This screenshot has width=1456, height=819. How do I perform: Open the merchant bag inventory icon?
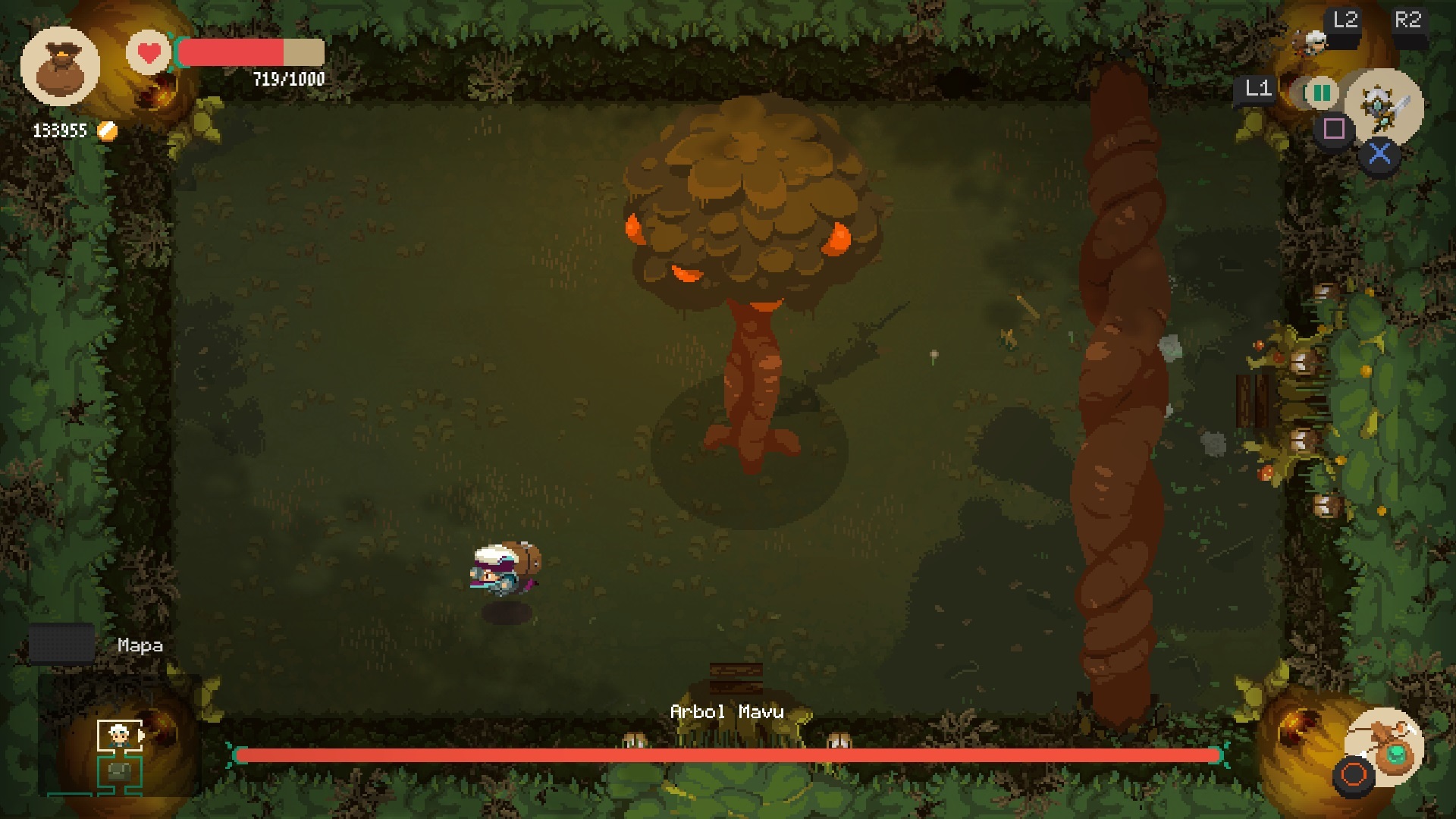pyautogui.click(x=60, y=66)
